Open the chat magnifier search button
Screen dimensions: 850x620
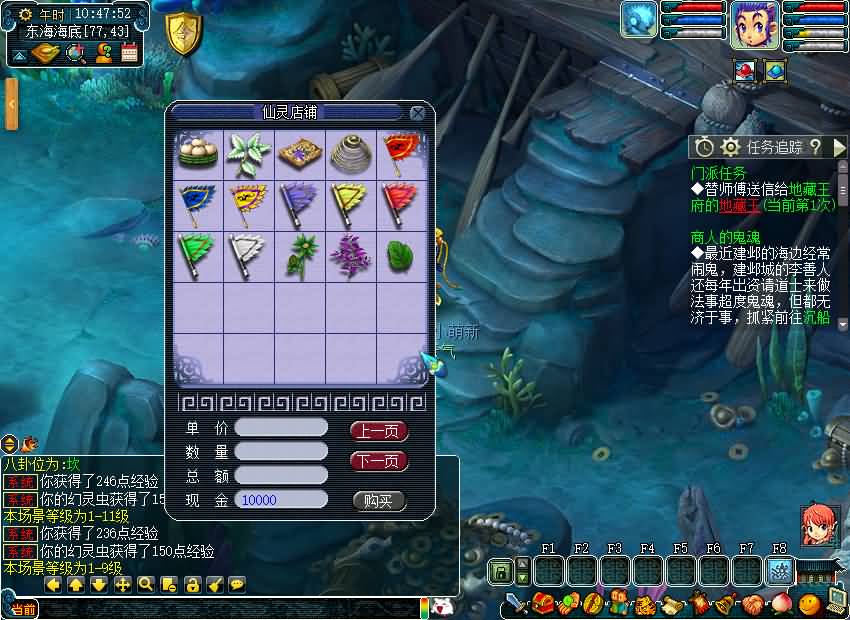(146, 585)
